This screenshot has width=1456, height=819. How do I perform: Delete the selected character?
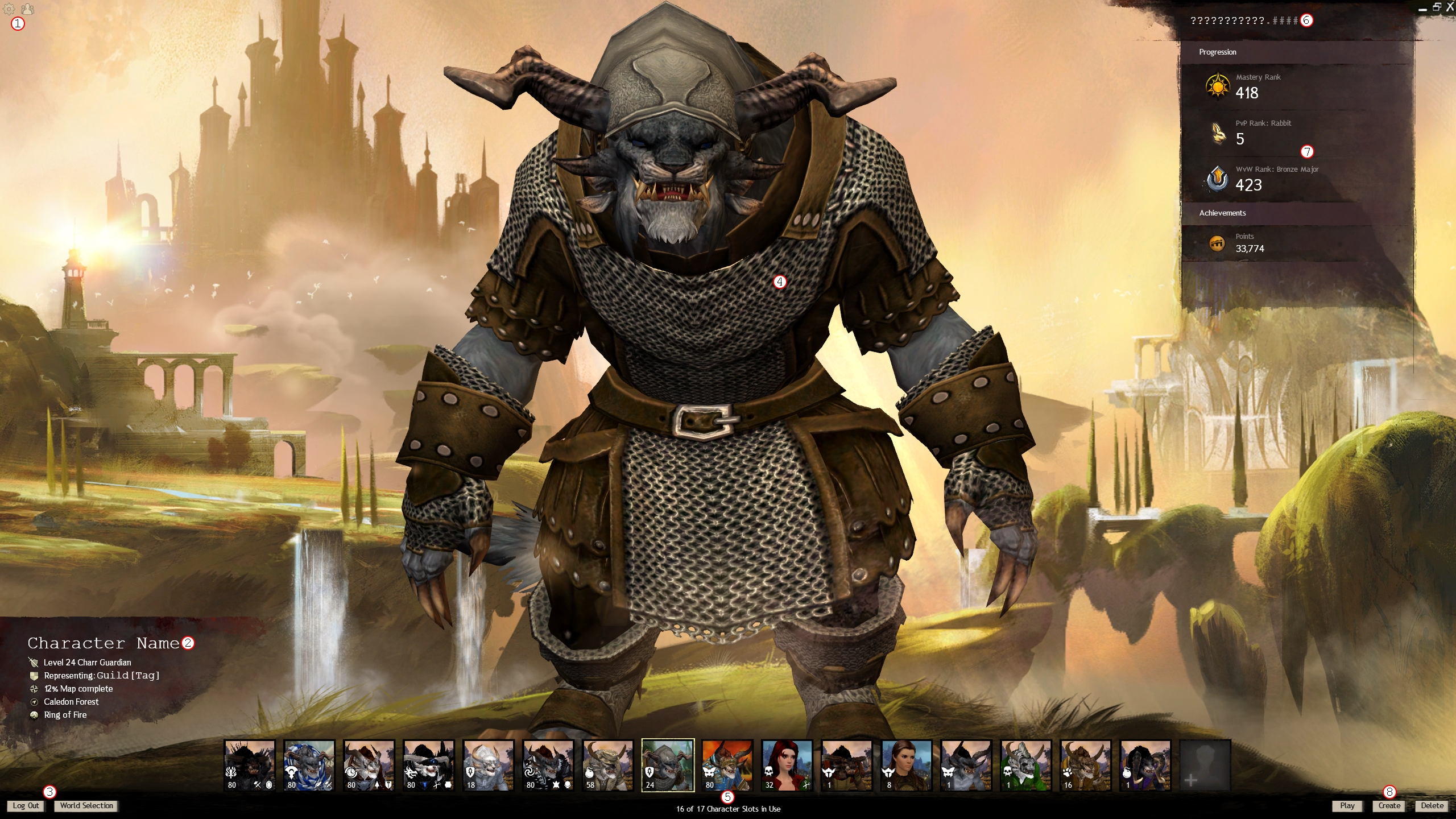pyautogui.click(x=1432, y=805)
